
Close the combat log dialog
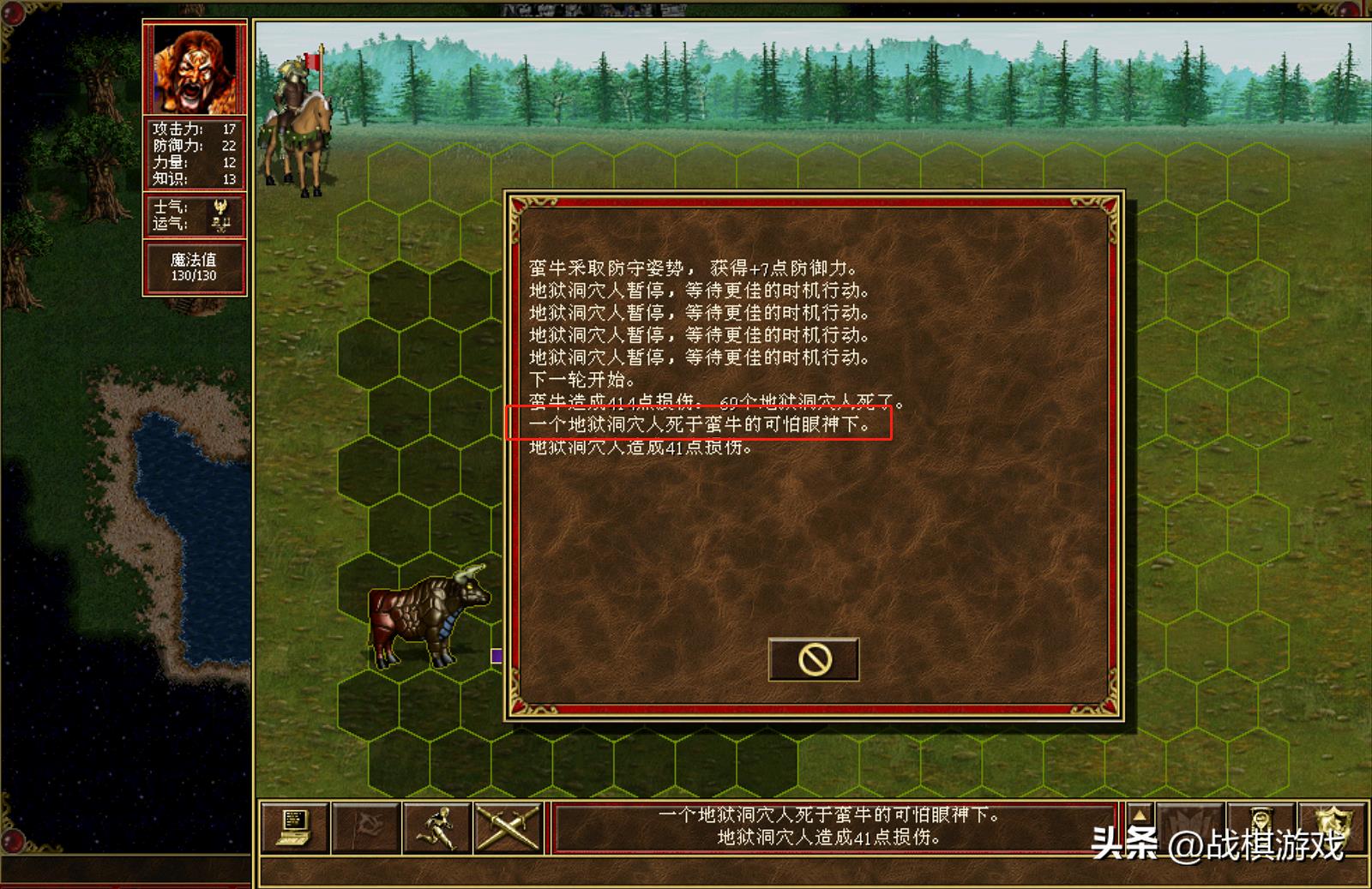[x=813, y=659]
